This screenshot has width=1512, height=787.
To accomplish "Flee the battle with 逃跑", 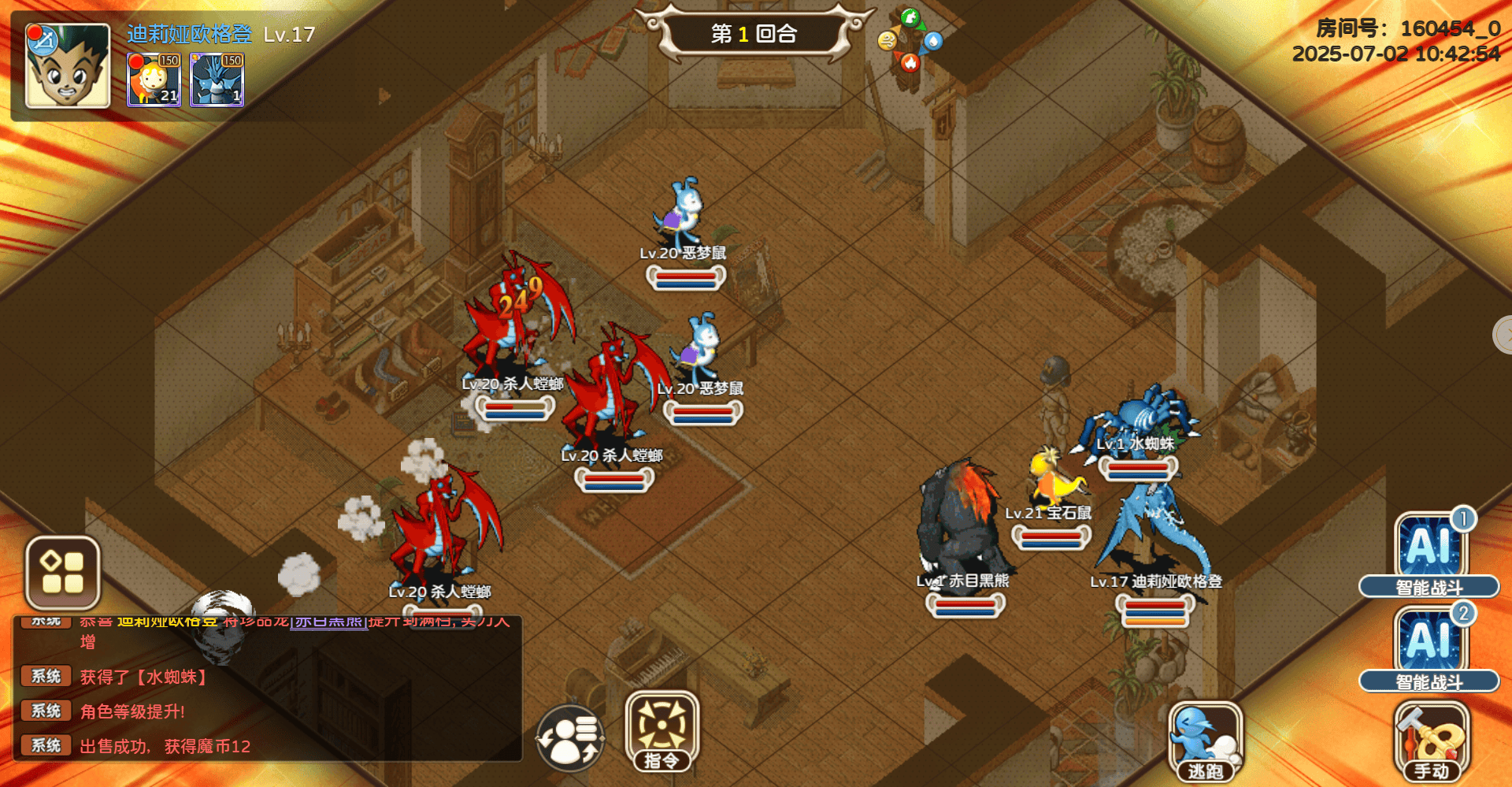I will pyautogui.click(x=1205, y=741).
